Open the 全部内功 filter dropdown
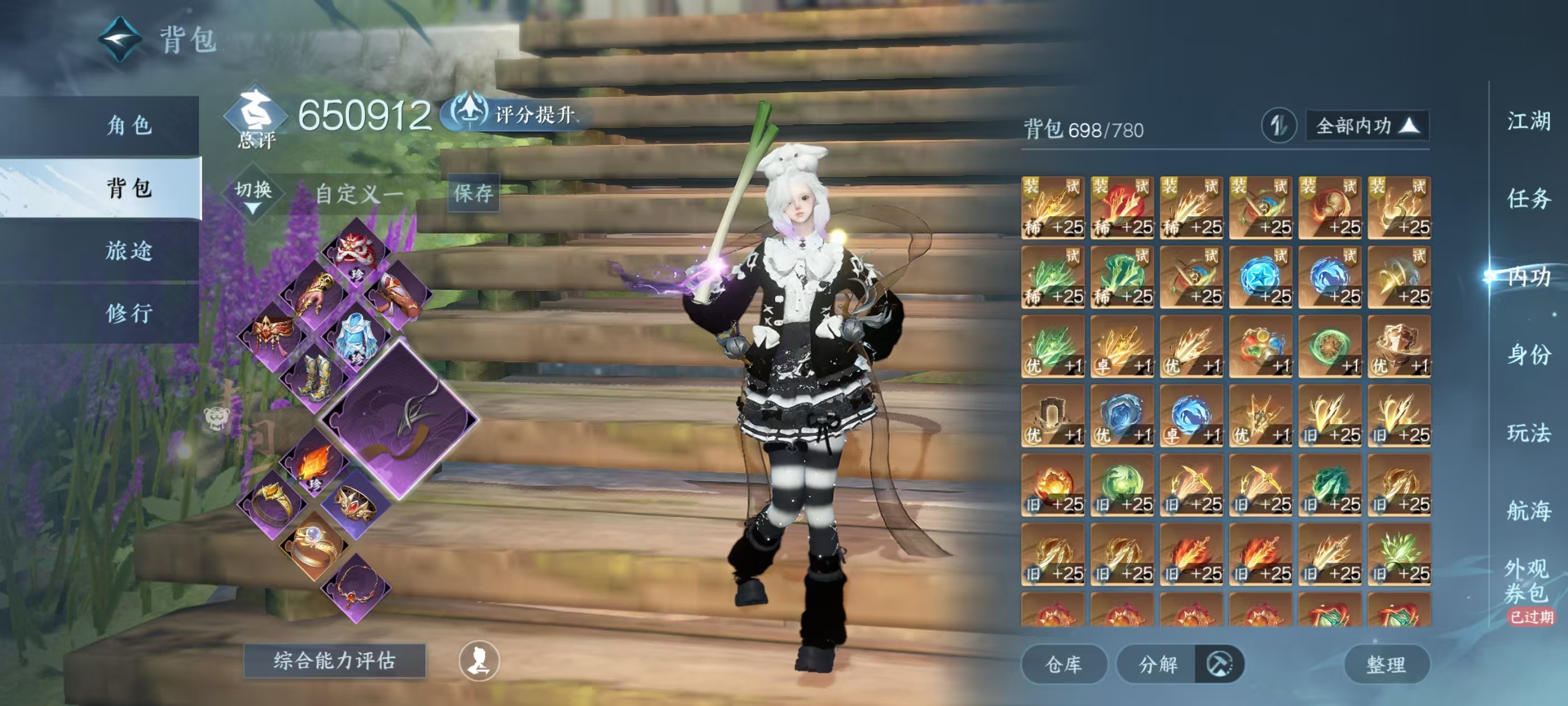 click(x=1366, y=126)
